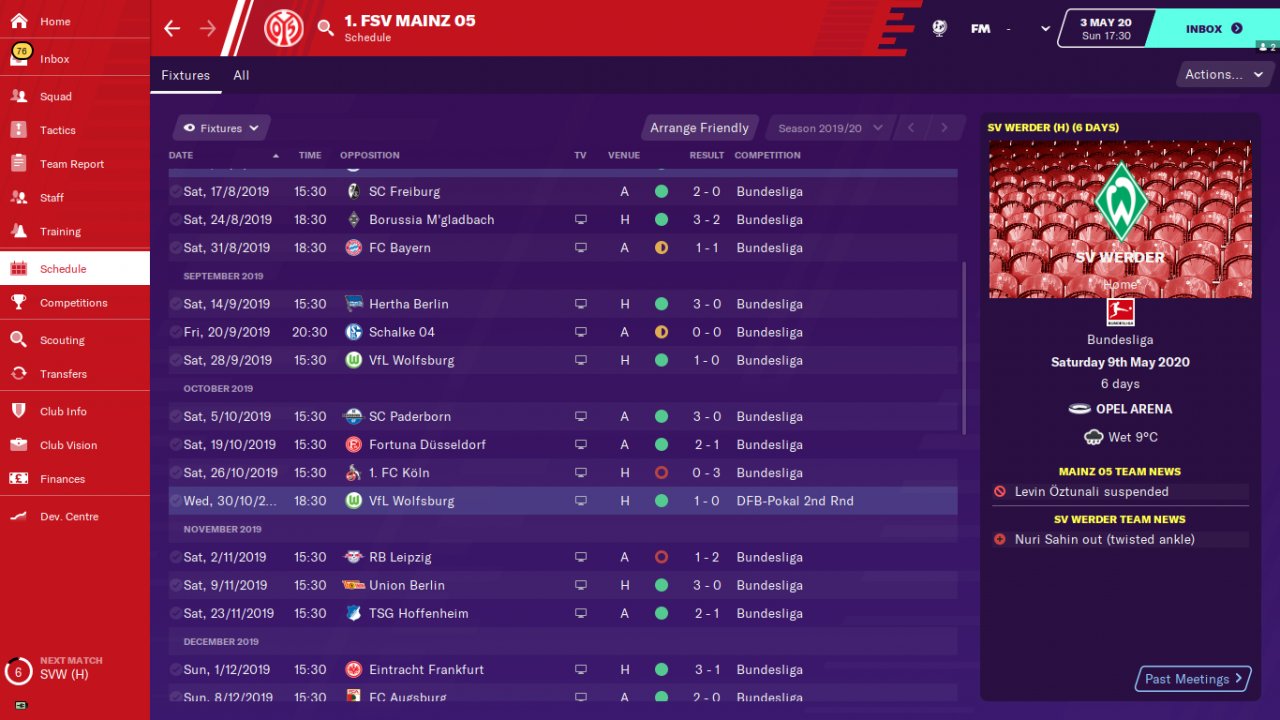Open the Season 2019/20 selector
The height and width of the screenshot is (720, 1280).
pos(830,128)
